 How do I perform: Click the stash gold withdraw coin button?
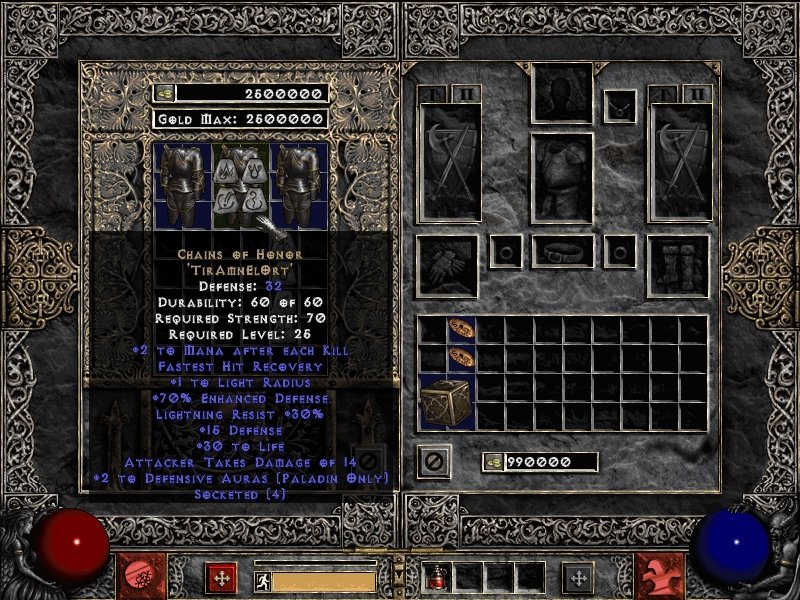[163, 93]
